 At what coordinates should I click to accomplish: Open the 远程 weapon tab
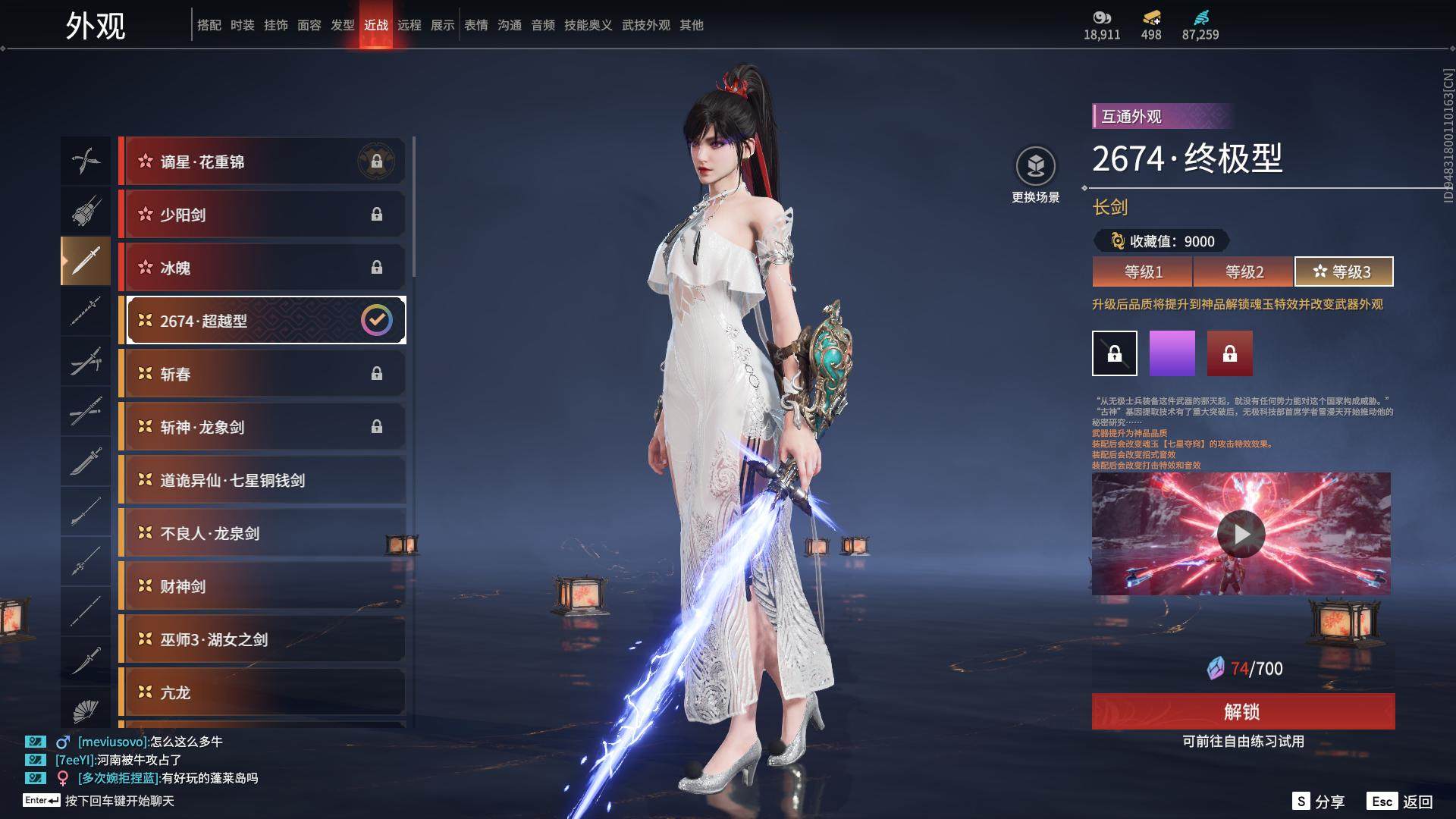tap(409, 25)
